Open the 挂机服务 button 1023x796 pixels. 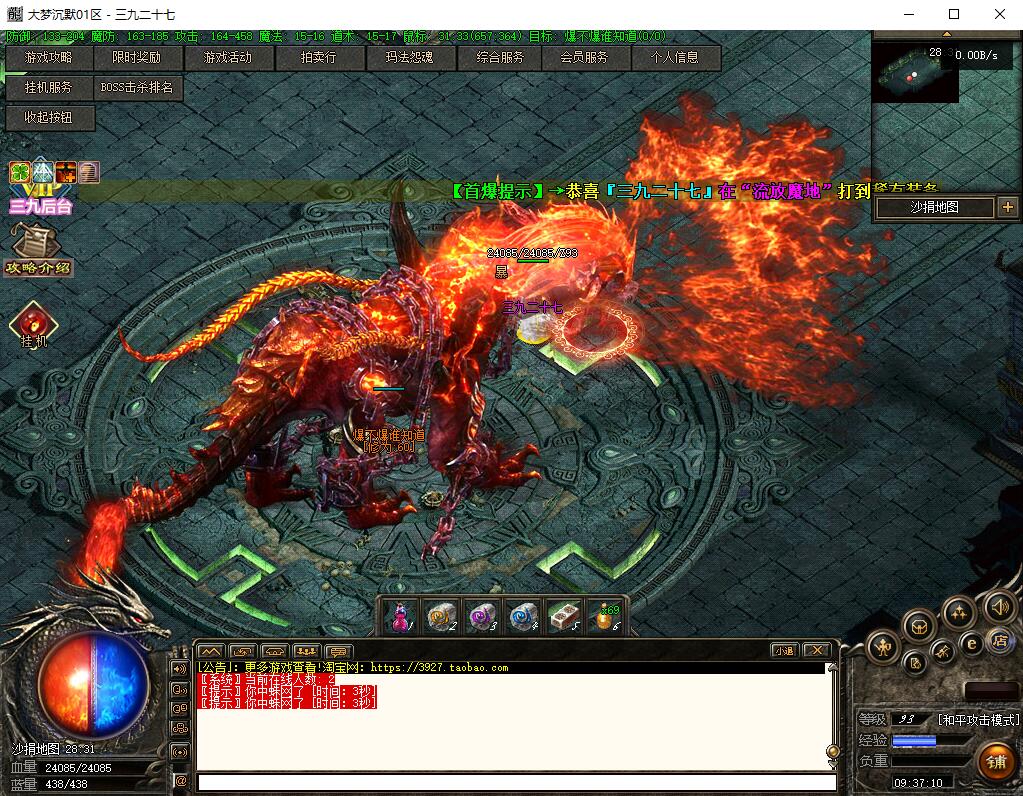(x=48, y=88)
